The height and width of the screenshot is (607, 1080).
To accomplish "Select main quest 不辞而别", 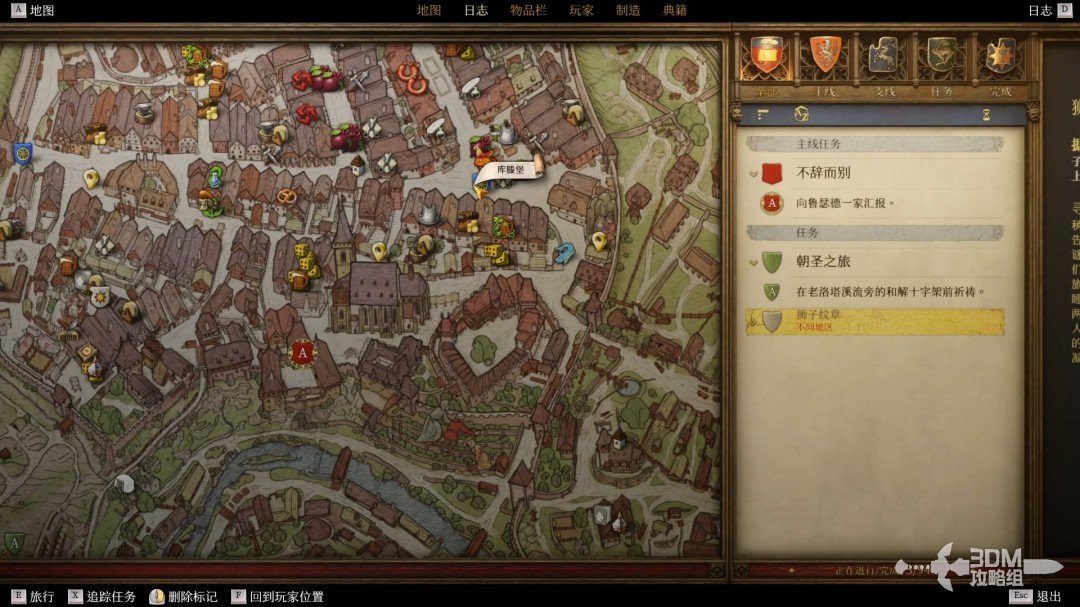I will [823, 173].
